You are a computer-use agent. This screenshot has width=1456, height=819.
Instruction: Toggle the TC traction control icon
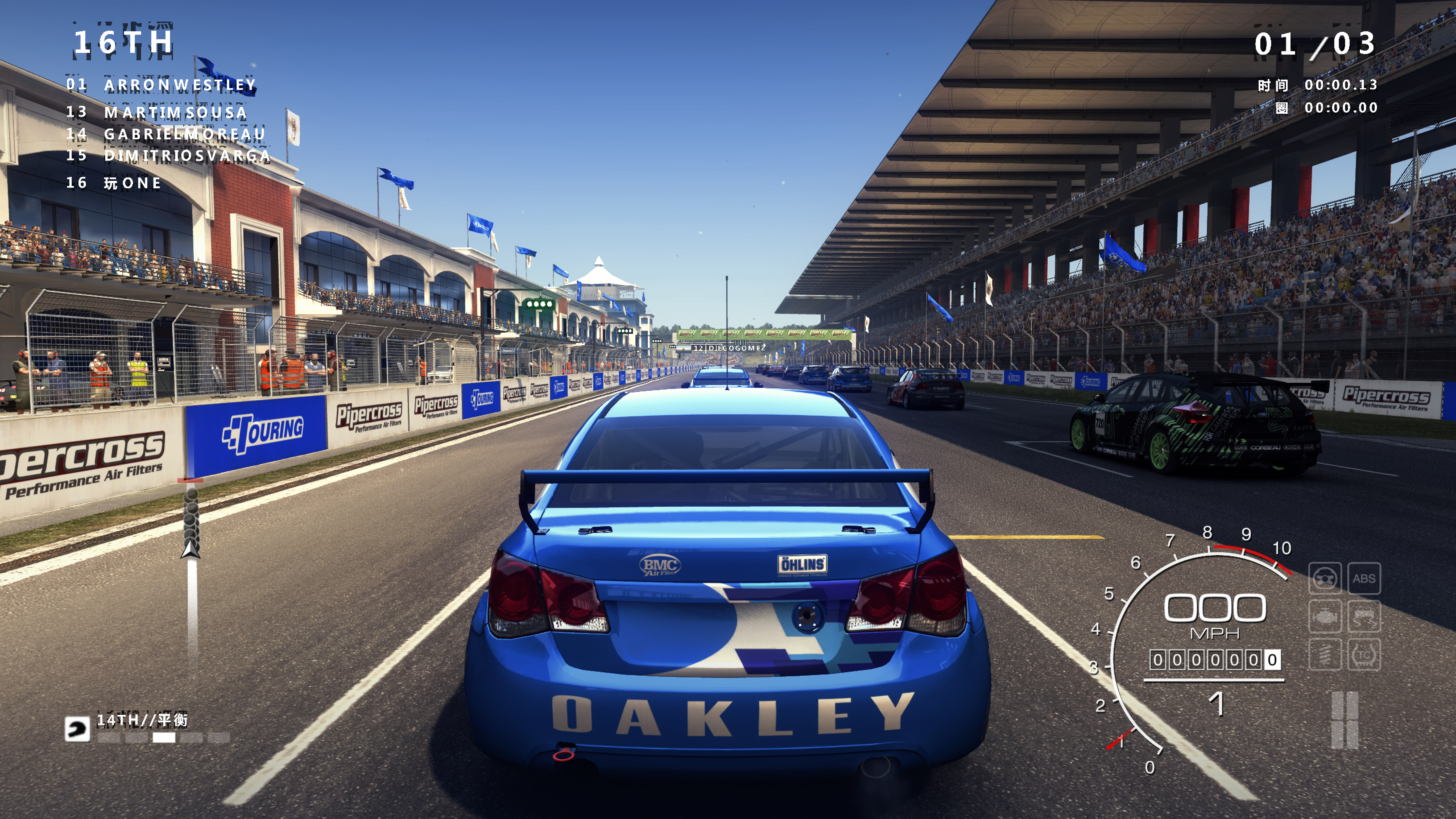point(1364,655)
